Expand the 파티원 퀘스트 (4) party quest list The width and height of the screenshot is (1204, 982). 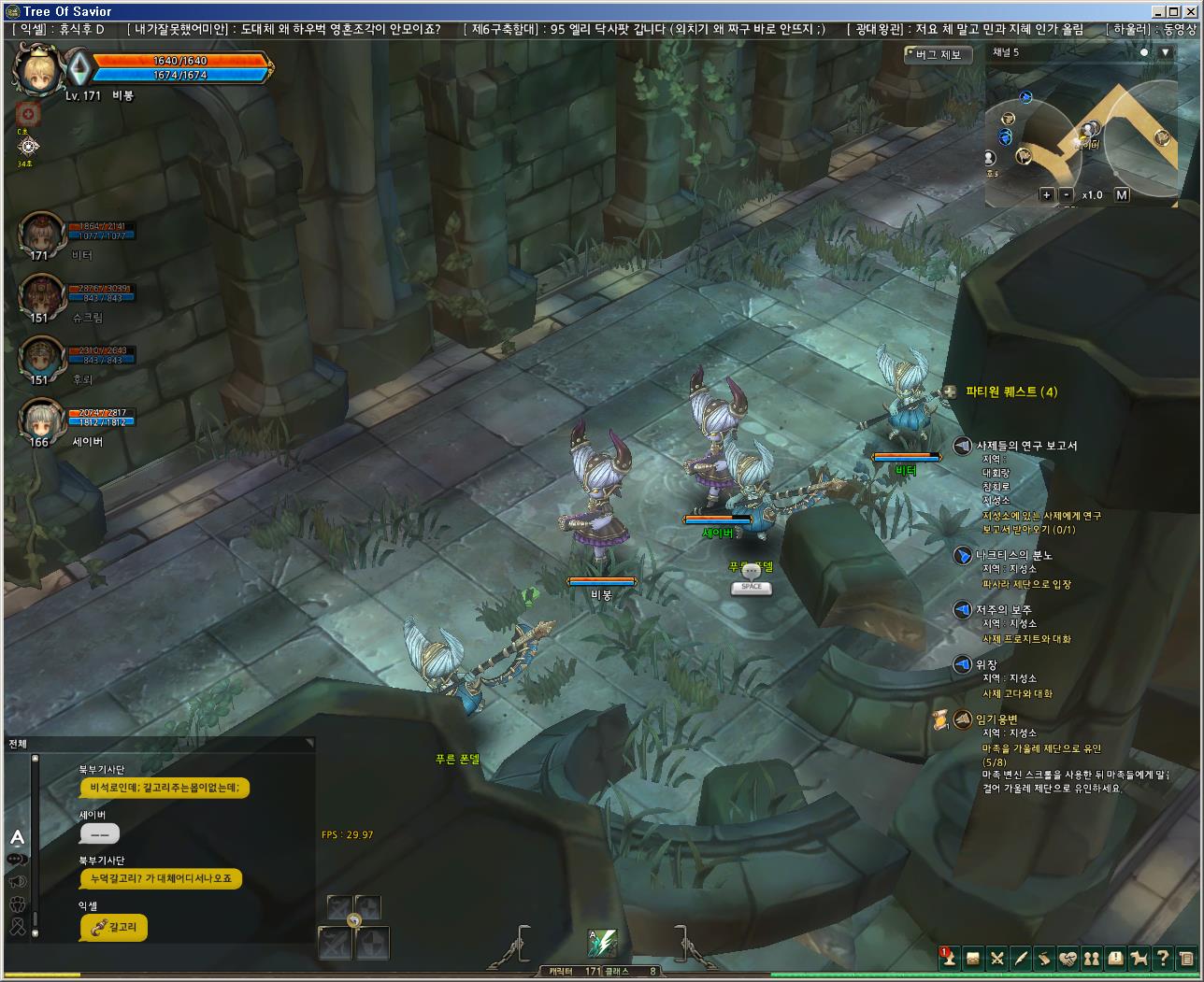(950, 392)
